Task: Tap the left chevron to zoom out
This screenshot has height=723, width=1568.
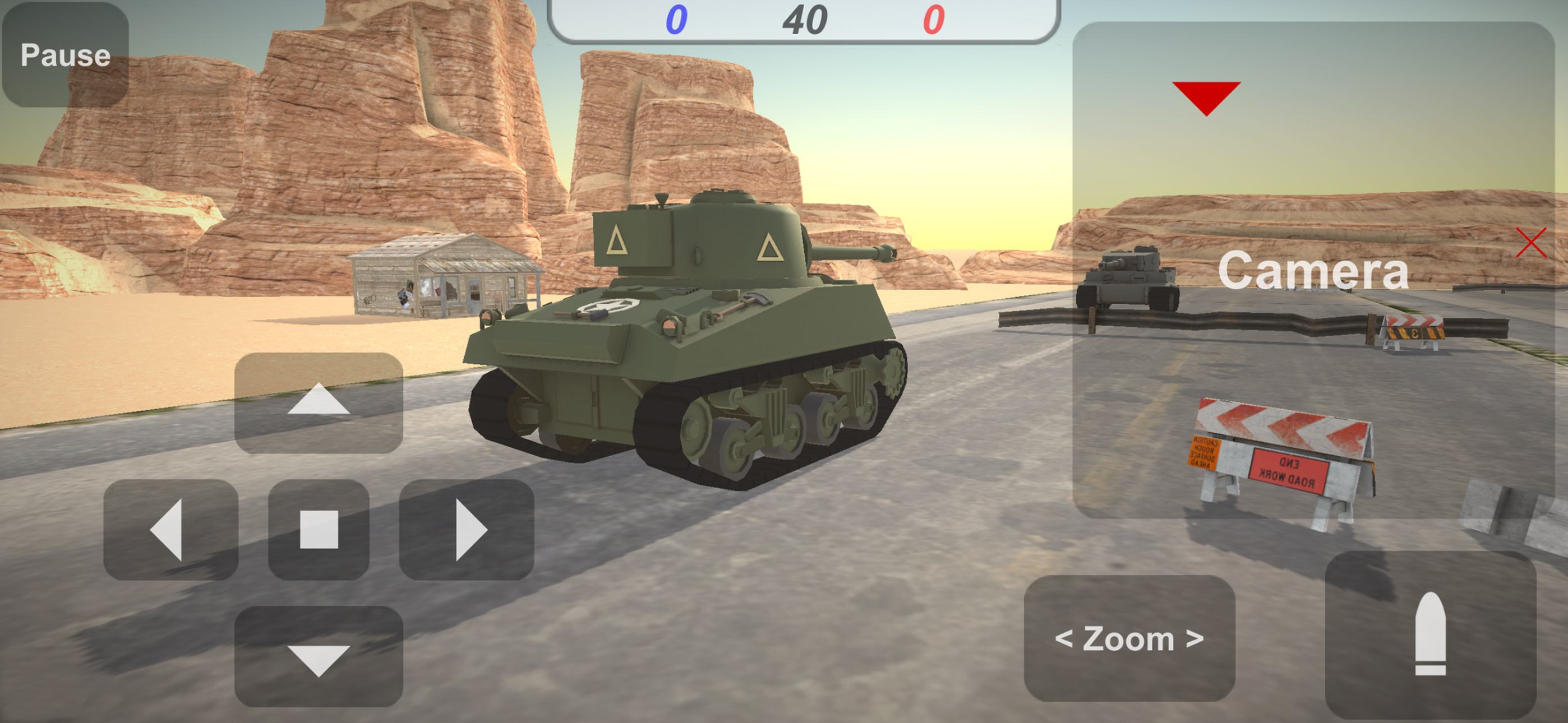Action: 1065,639
